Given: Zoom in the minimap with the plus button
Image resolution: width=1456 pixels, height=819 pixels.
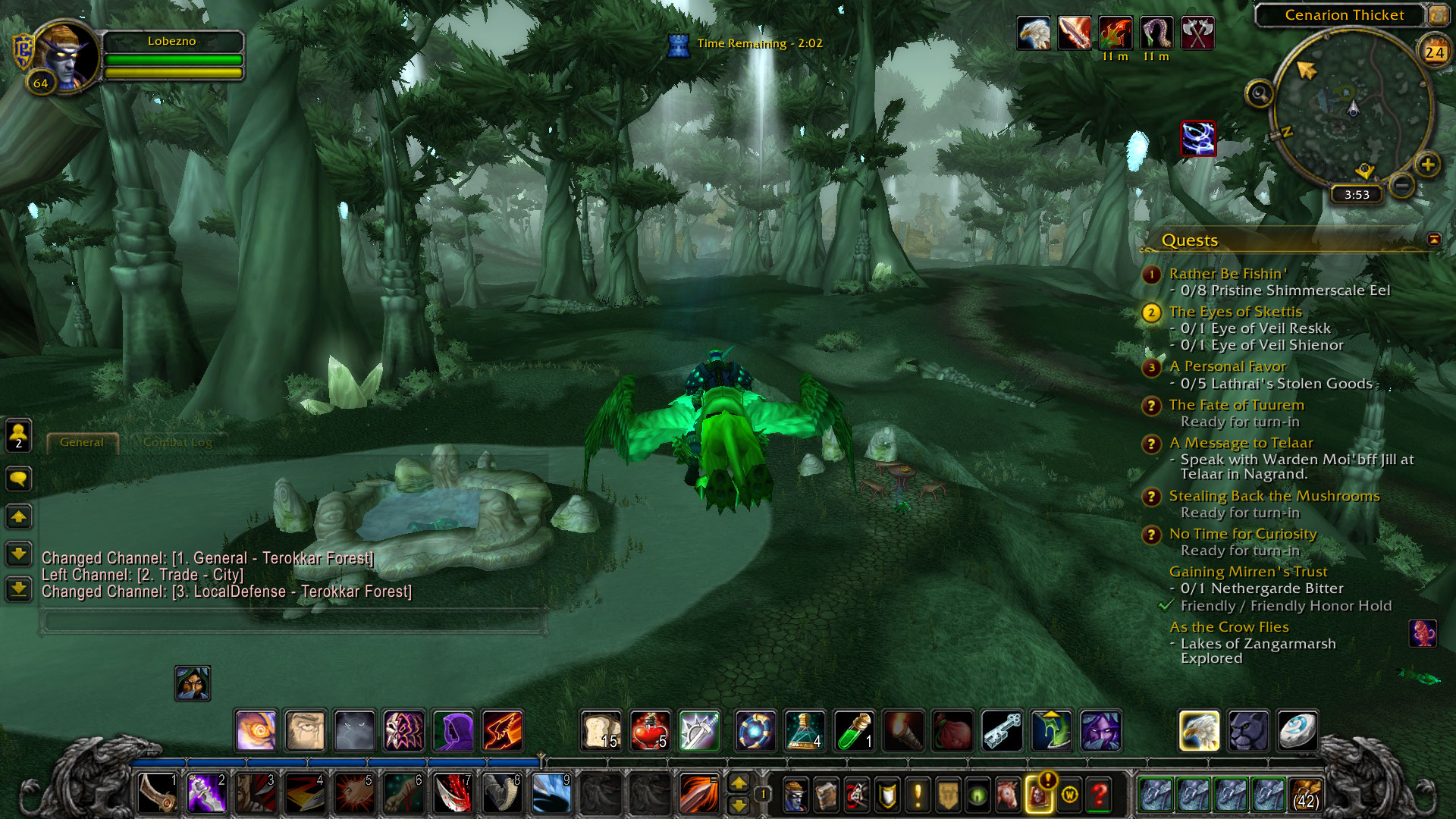Looking at the screenshot, I should click(x=1428, y=165).
